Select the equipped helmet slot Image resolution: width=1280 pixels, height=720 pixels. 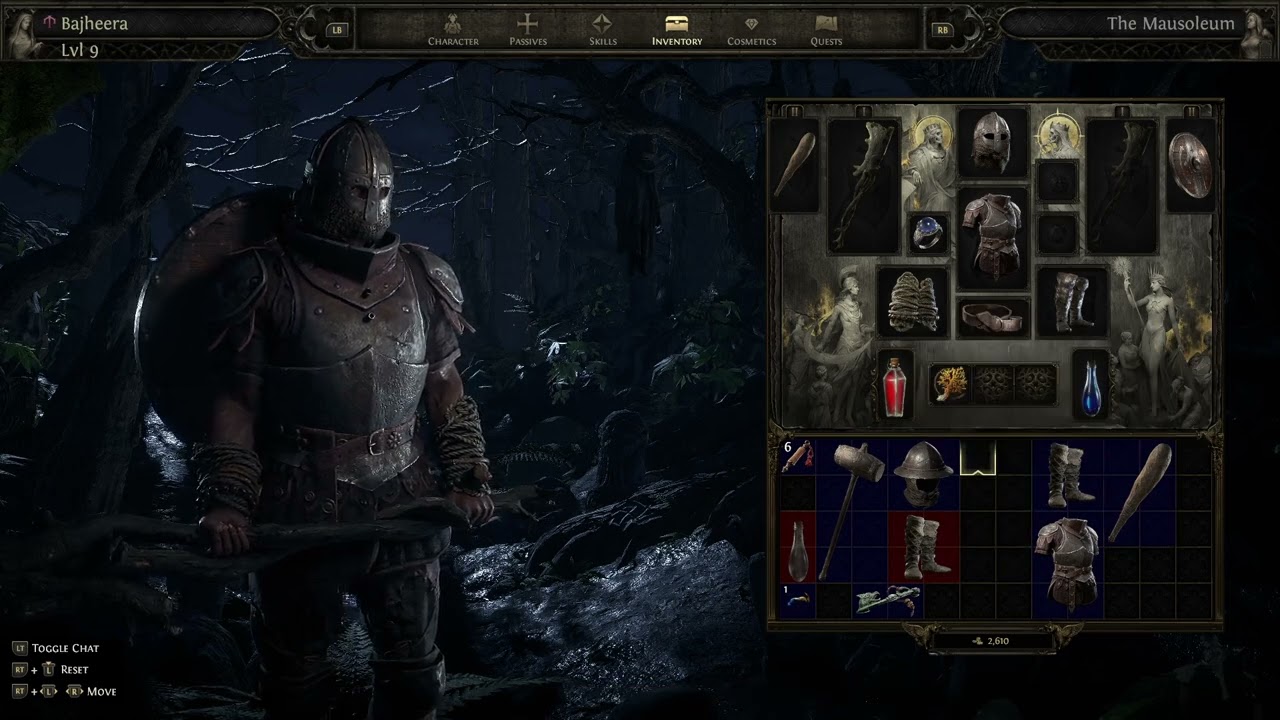(992, 143)
